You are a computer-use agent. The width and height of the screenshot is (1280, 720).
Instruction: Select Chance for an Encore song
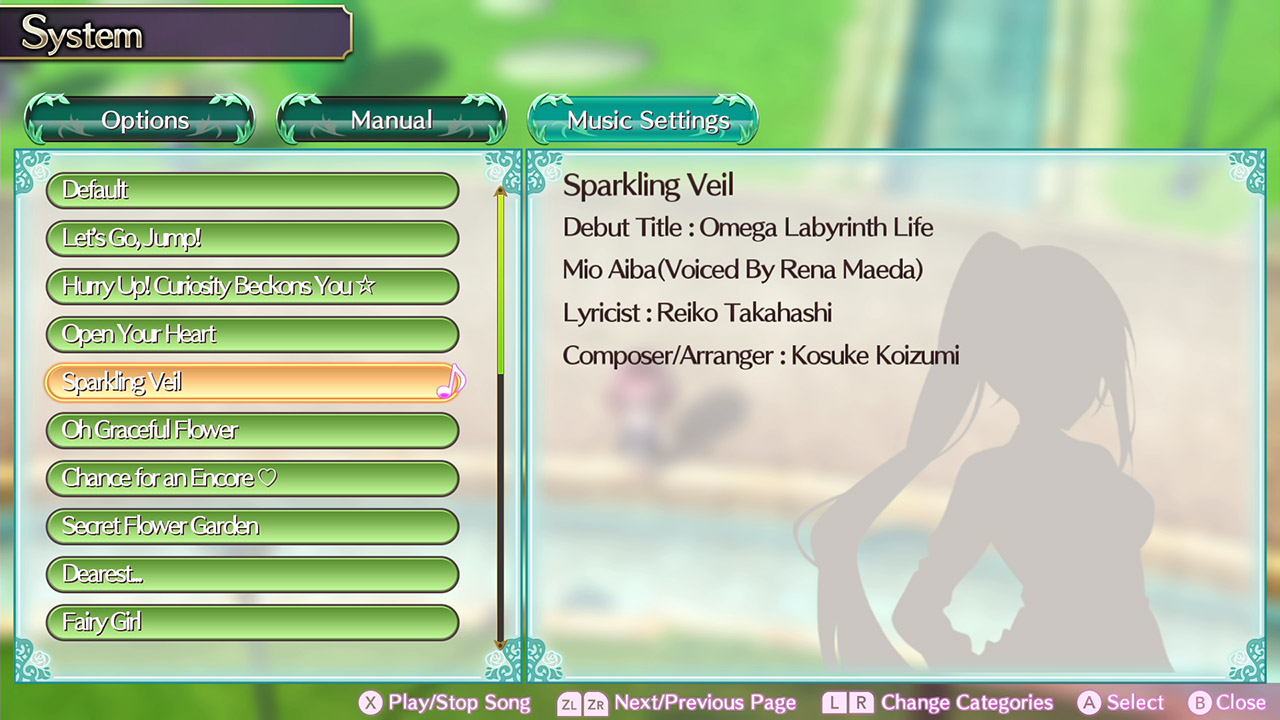[x=253, y=478]
